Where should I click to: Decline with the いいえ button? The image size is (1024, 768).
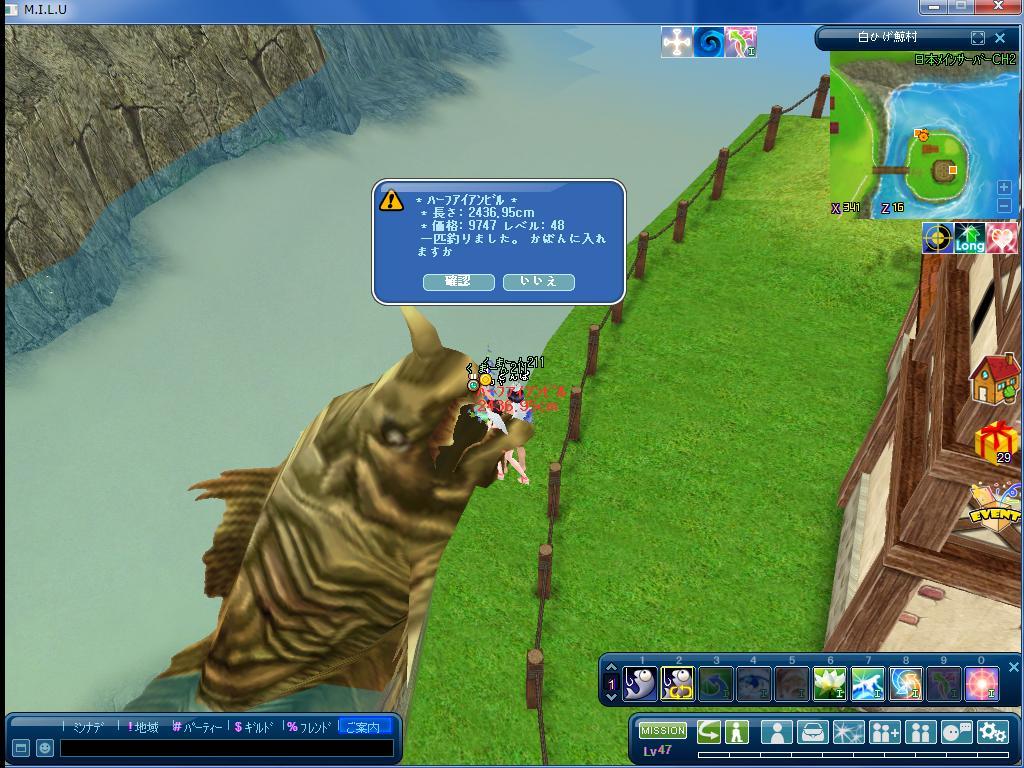[x=539, y=282]
